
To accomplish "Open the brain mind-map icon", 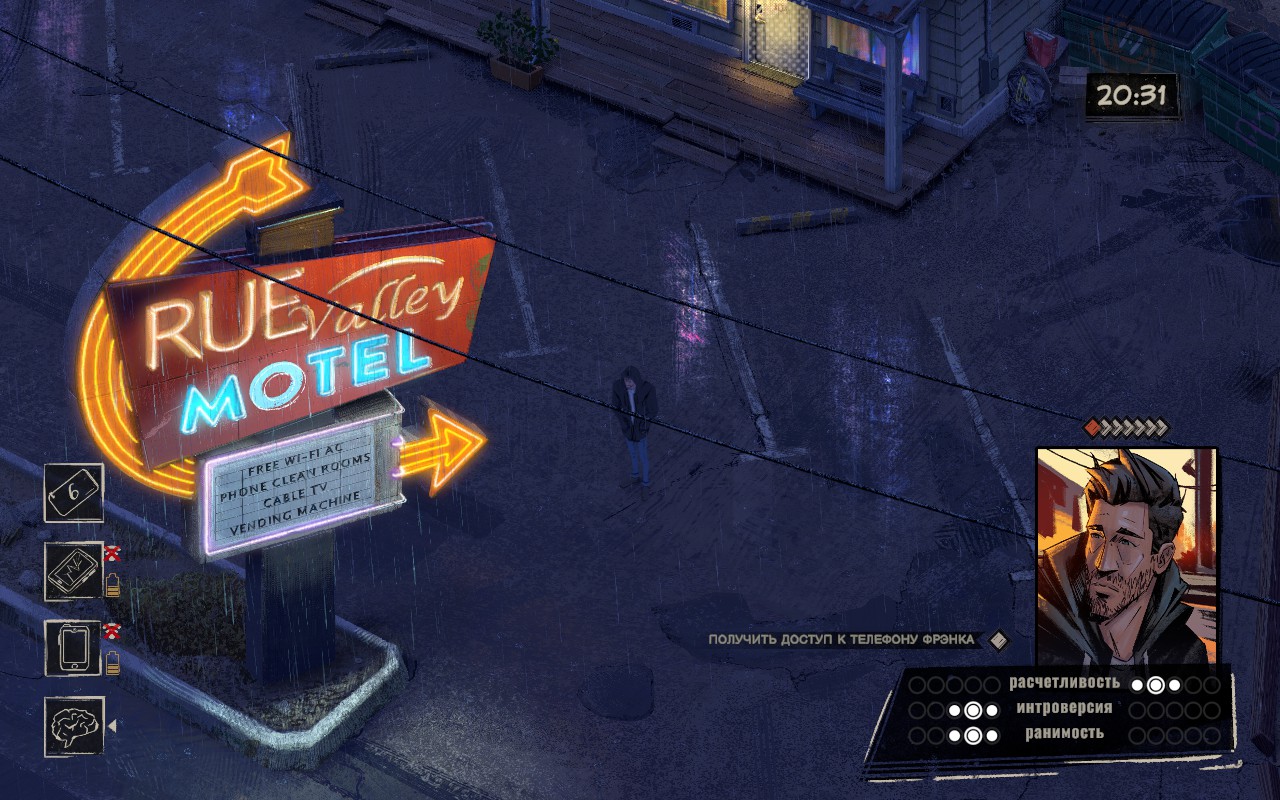I will coord(74,726).
